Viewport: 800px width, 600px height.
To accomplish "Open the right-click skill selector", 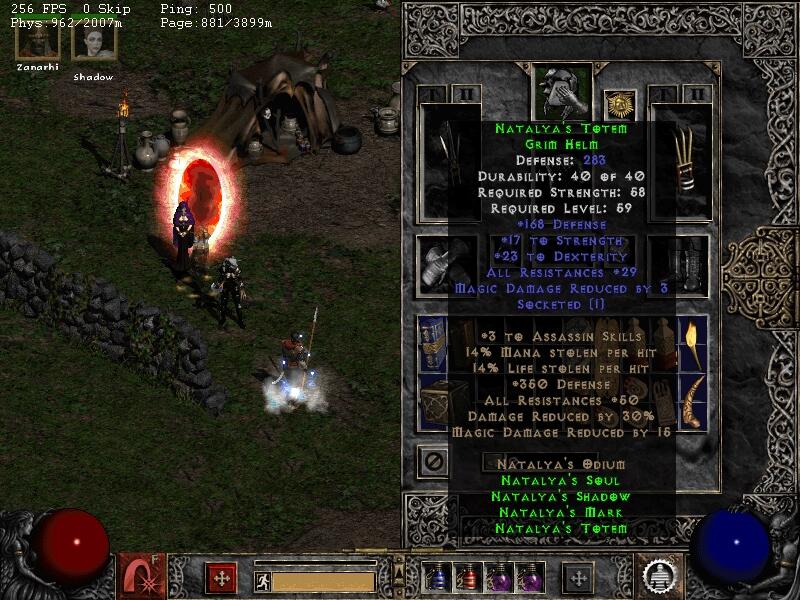I will [x=660, y=576].
